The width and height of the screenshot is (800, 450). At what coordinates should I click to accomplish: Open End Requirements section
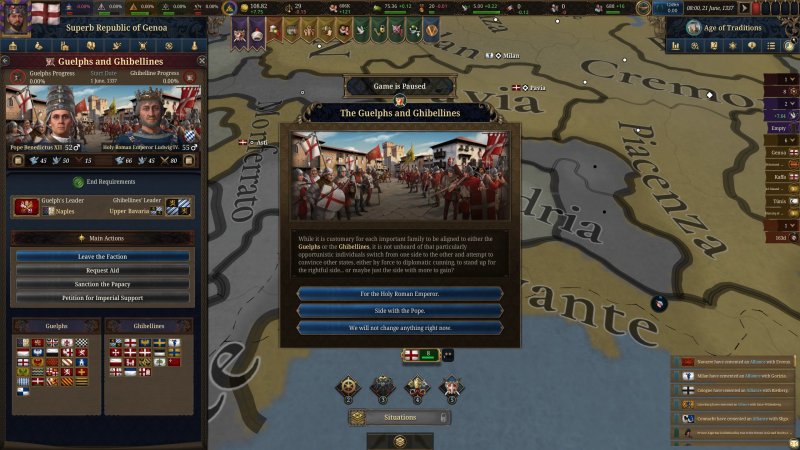(x=102, y=182)
